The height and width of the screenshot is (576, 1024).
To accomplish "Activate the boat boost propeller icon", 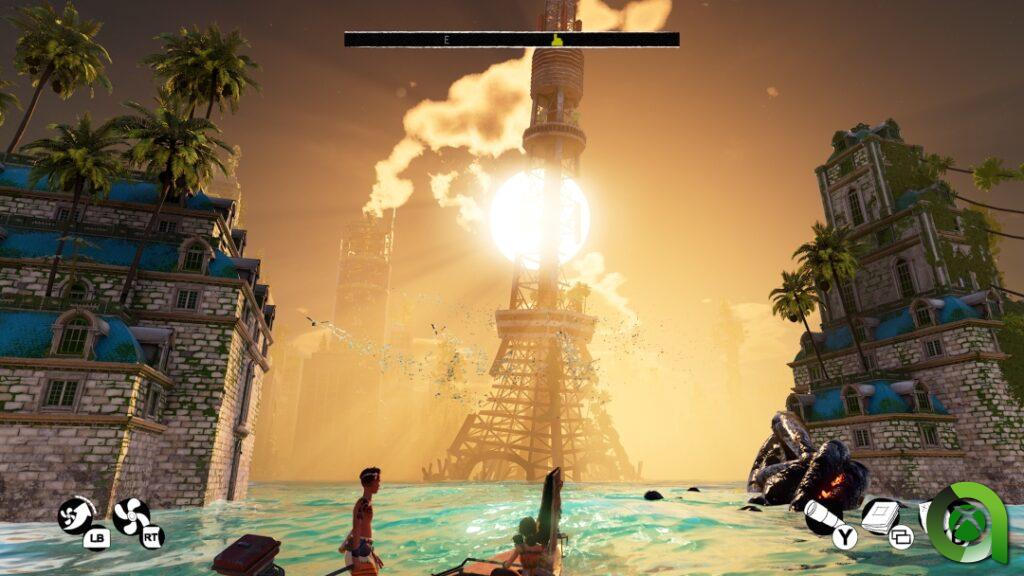I will [76, 515].
